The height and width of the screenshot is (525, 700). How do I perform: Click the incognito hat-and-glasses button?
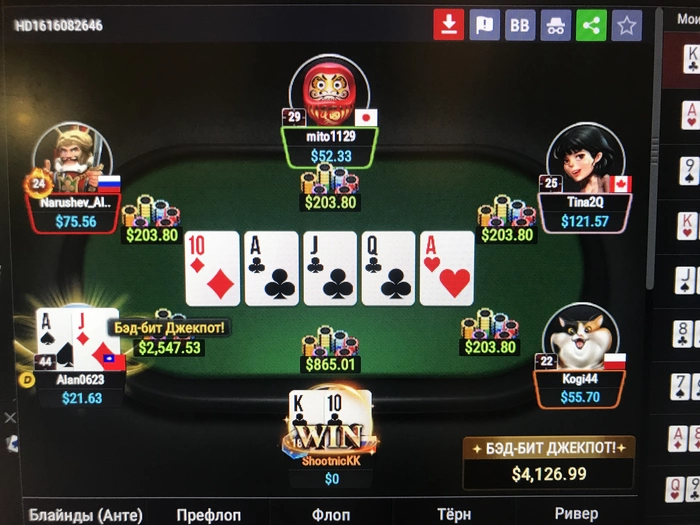click(x=556, y=25)
